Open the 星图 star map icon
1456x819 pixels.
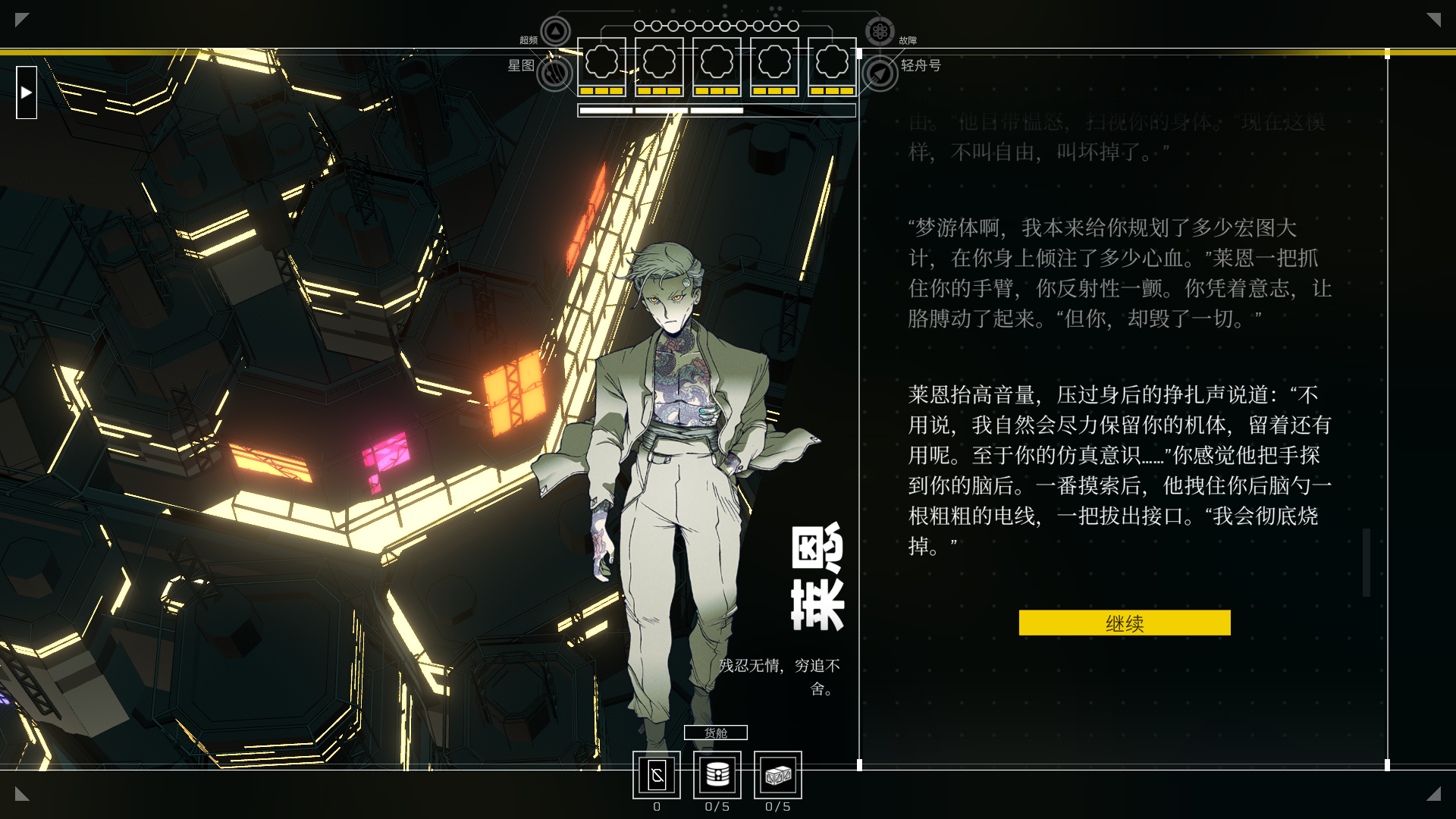(x=554, y=73)
